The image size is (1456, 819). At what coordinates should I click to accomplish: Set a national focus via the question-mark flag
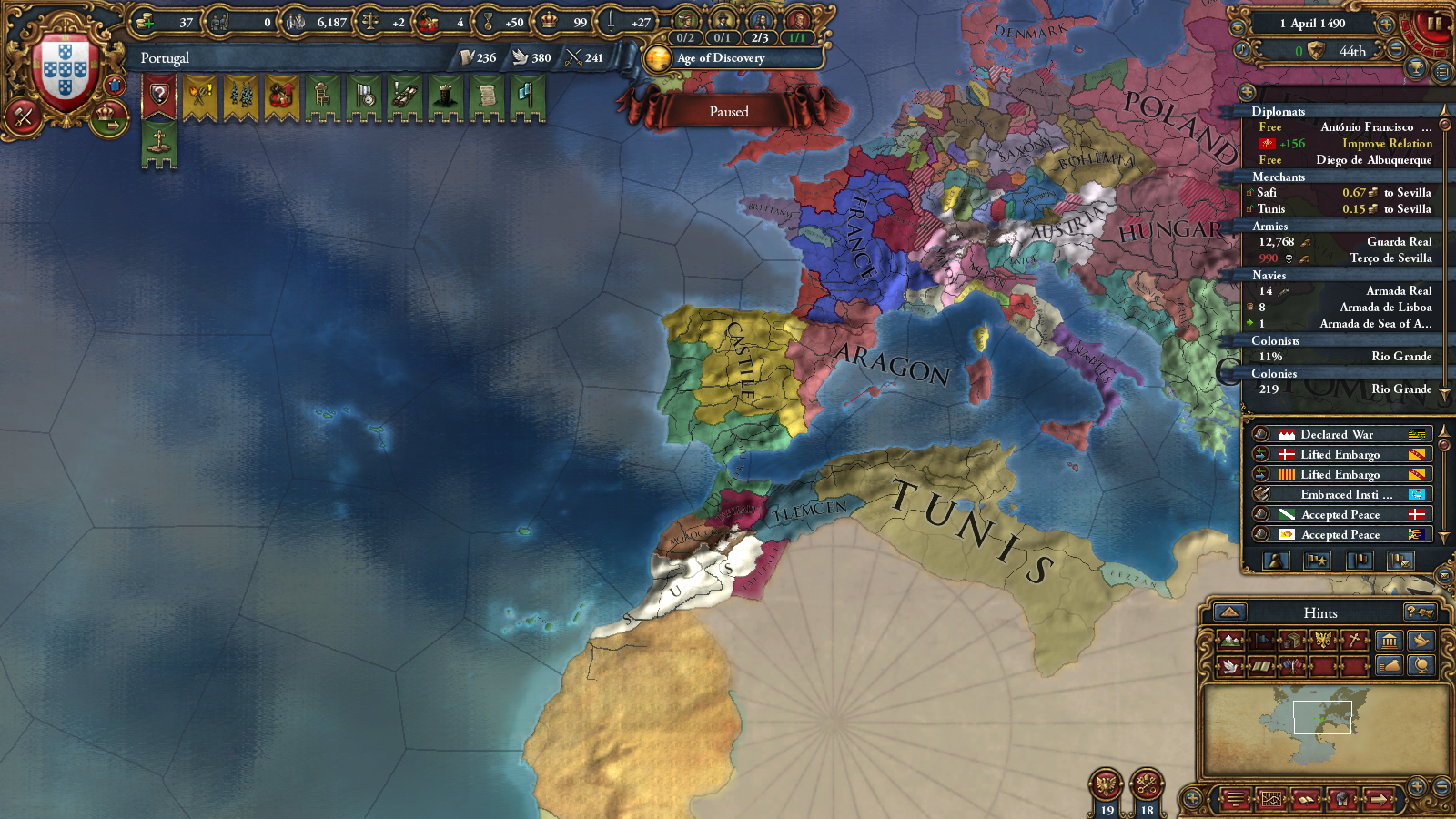pyautogui.click(x=159, y=96)
